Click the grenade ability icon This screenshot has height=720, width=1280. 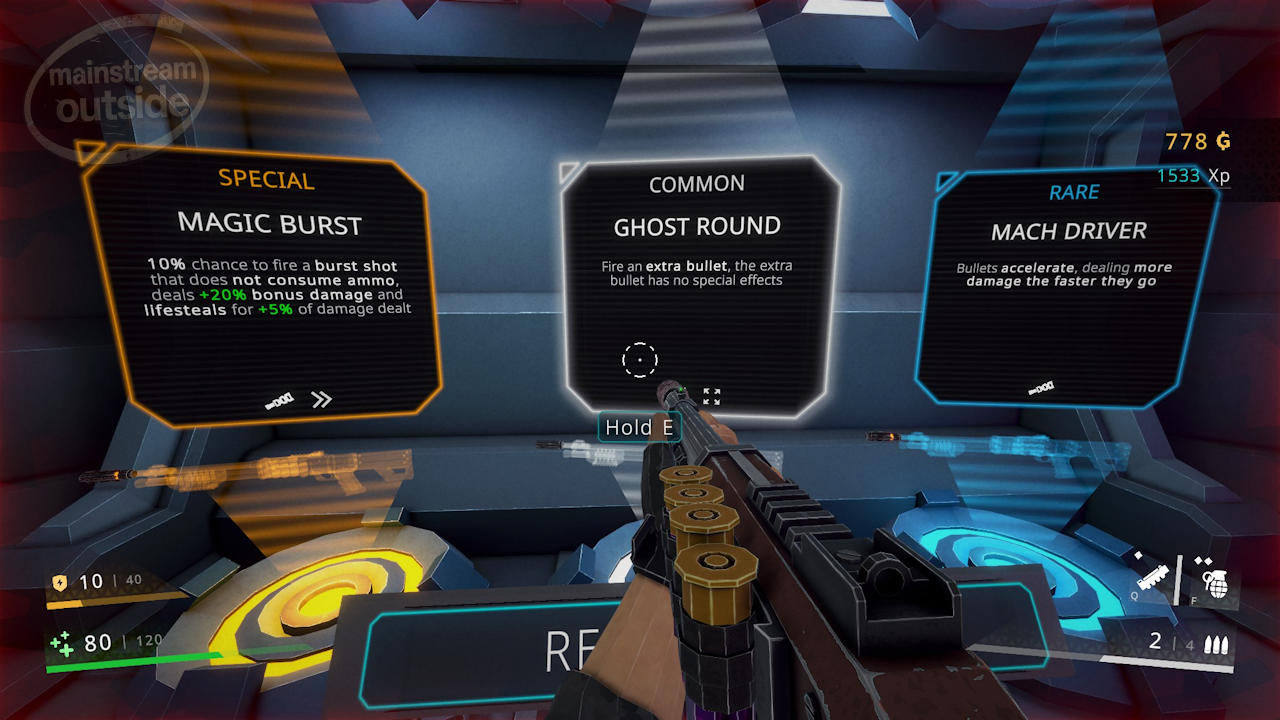point(1214,579)
